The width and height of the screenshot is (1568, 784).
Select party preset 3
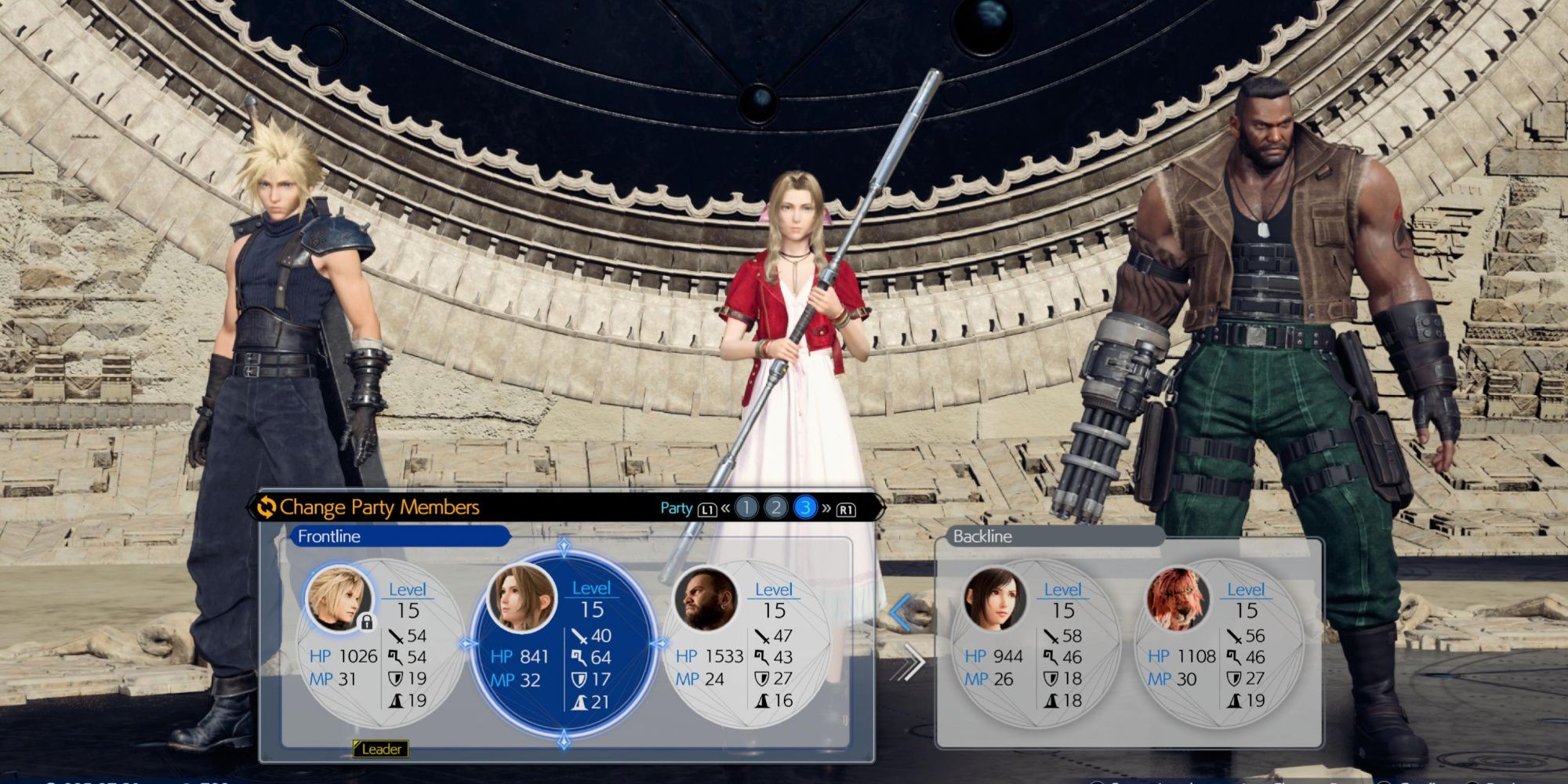click(x=804, y=508)
